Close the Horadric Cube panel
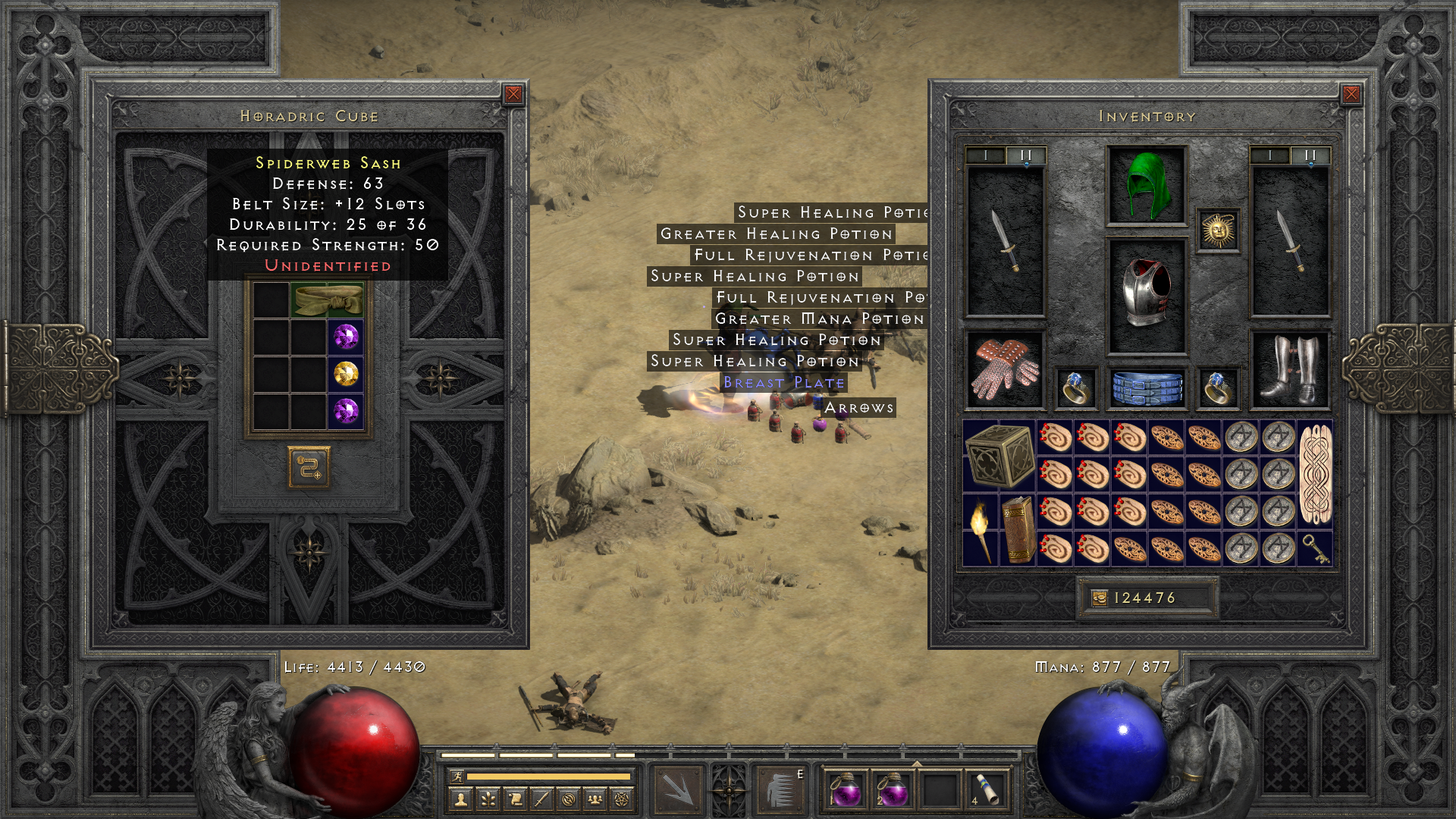1456x819 pixels. (513, 94)
